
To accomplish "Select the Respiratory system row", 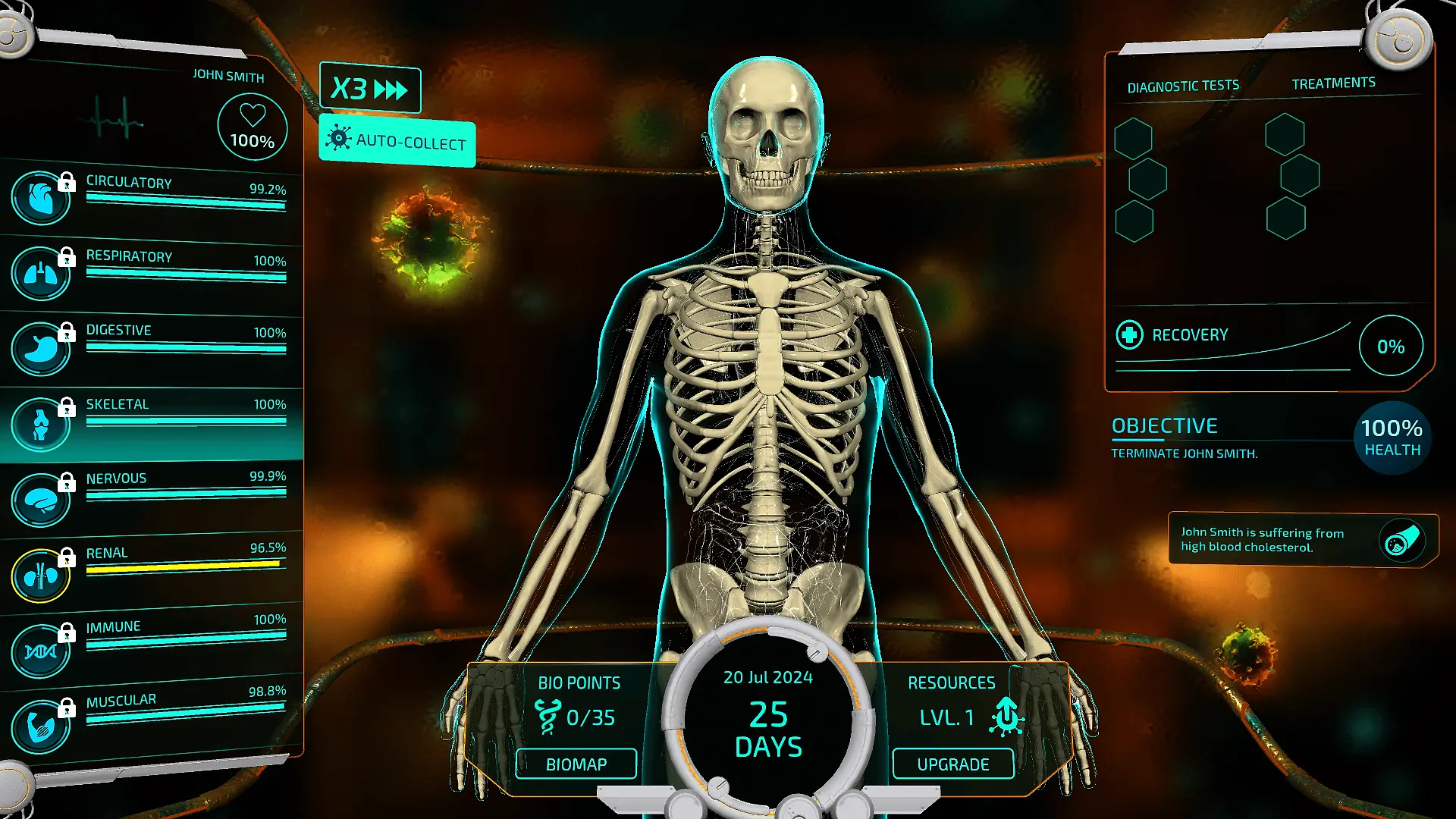I will pos(152,270).
